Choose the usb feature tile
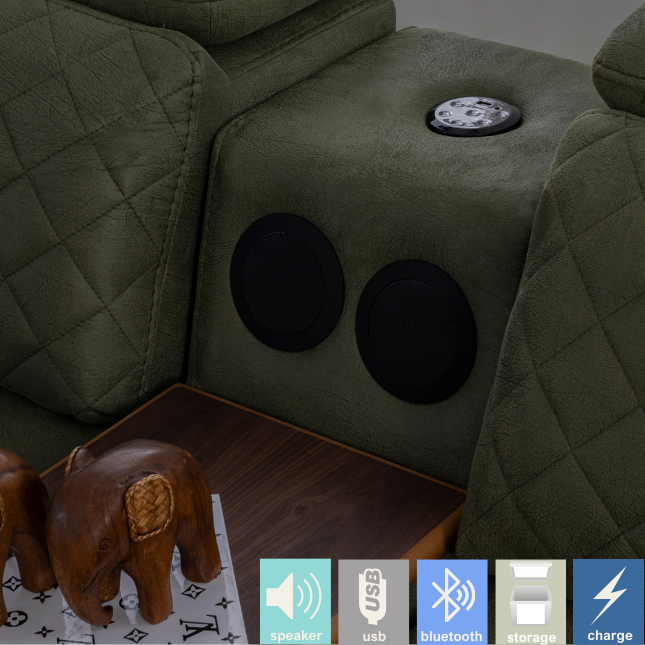The image size is (645, 645). click(x=373, y=600)
